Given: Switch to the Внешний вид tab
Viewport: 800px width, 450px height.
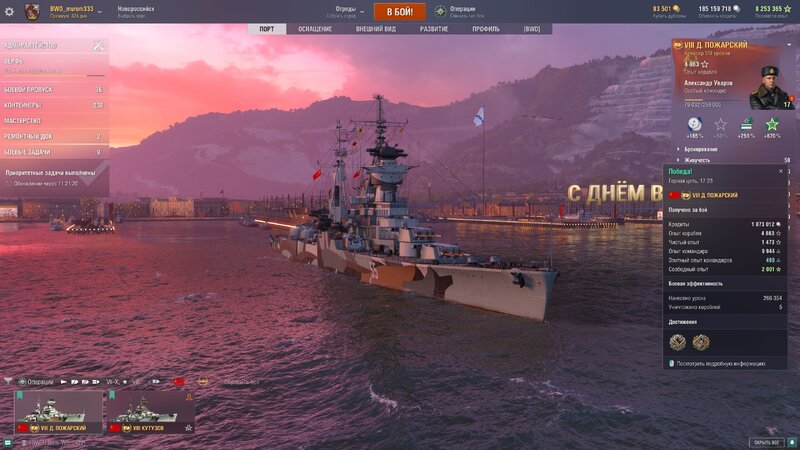Looking at the screenshot, I should click(x=376, y=29).
